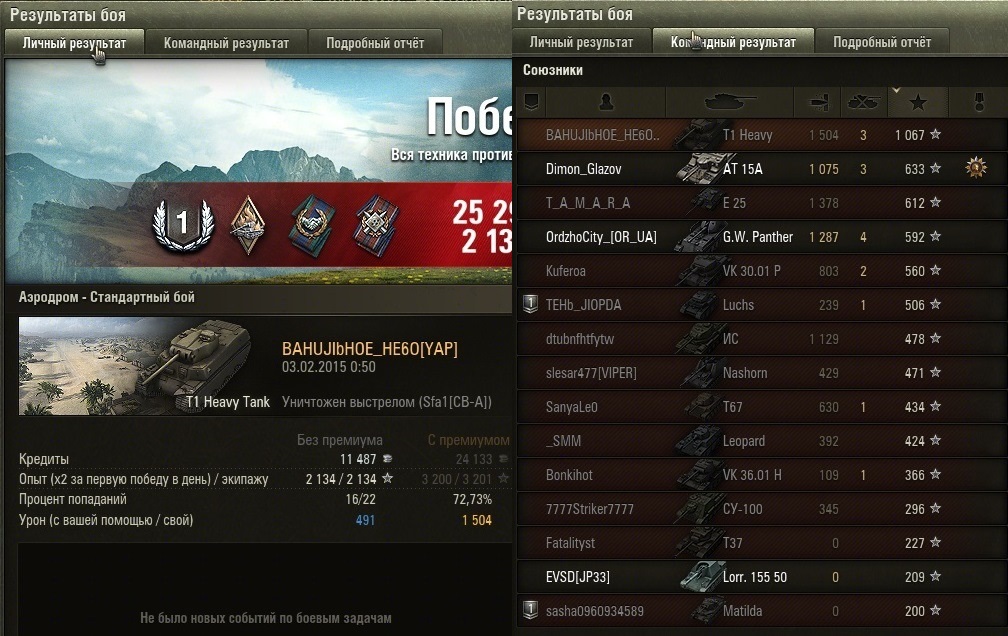Click Dimon_Glazov's gold medal icon
The image size is (1008, 636).
(x=976, y=169)
